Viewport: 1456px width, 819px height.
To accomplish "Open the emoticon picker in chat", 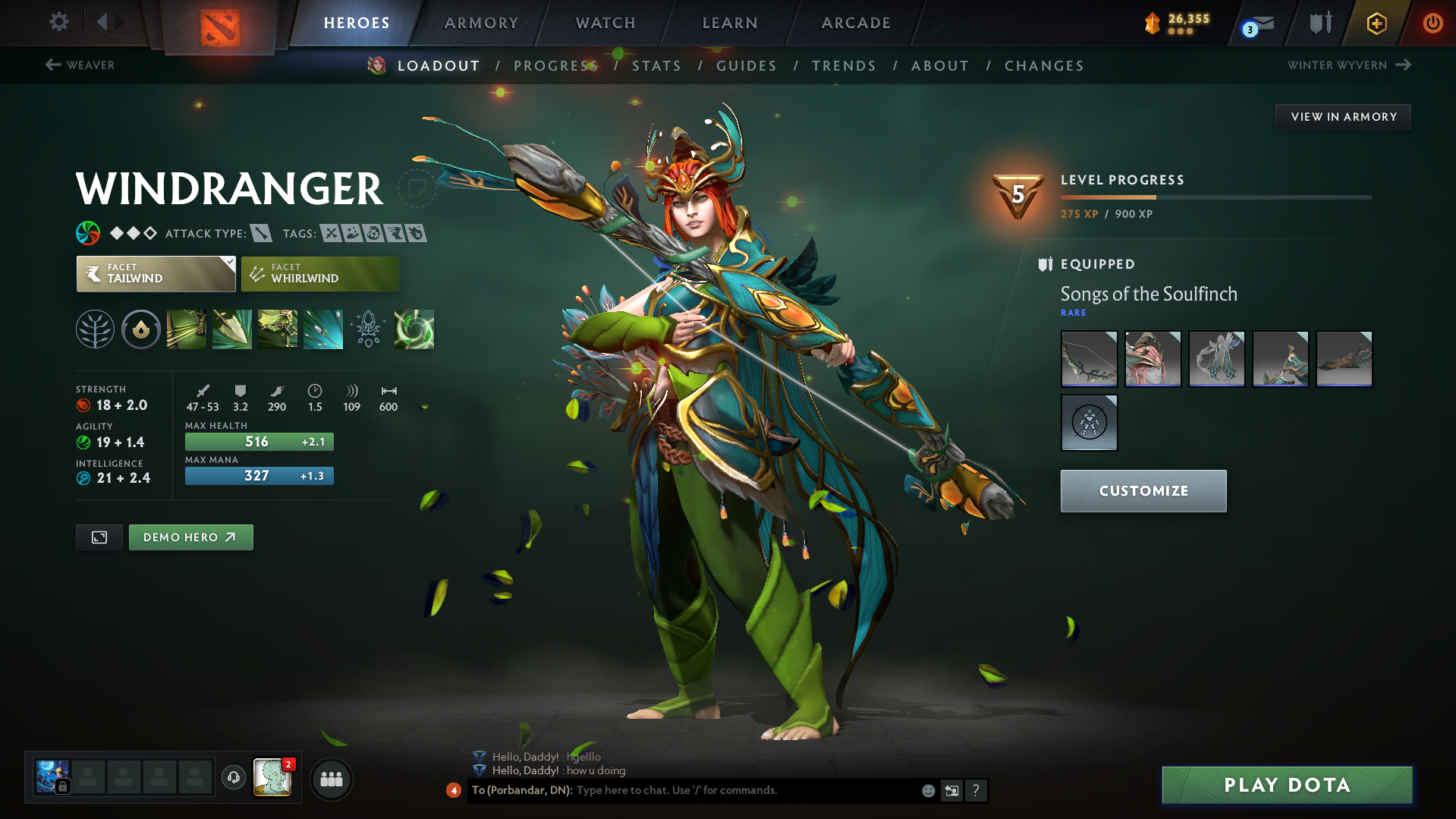I will (928, 790).
